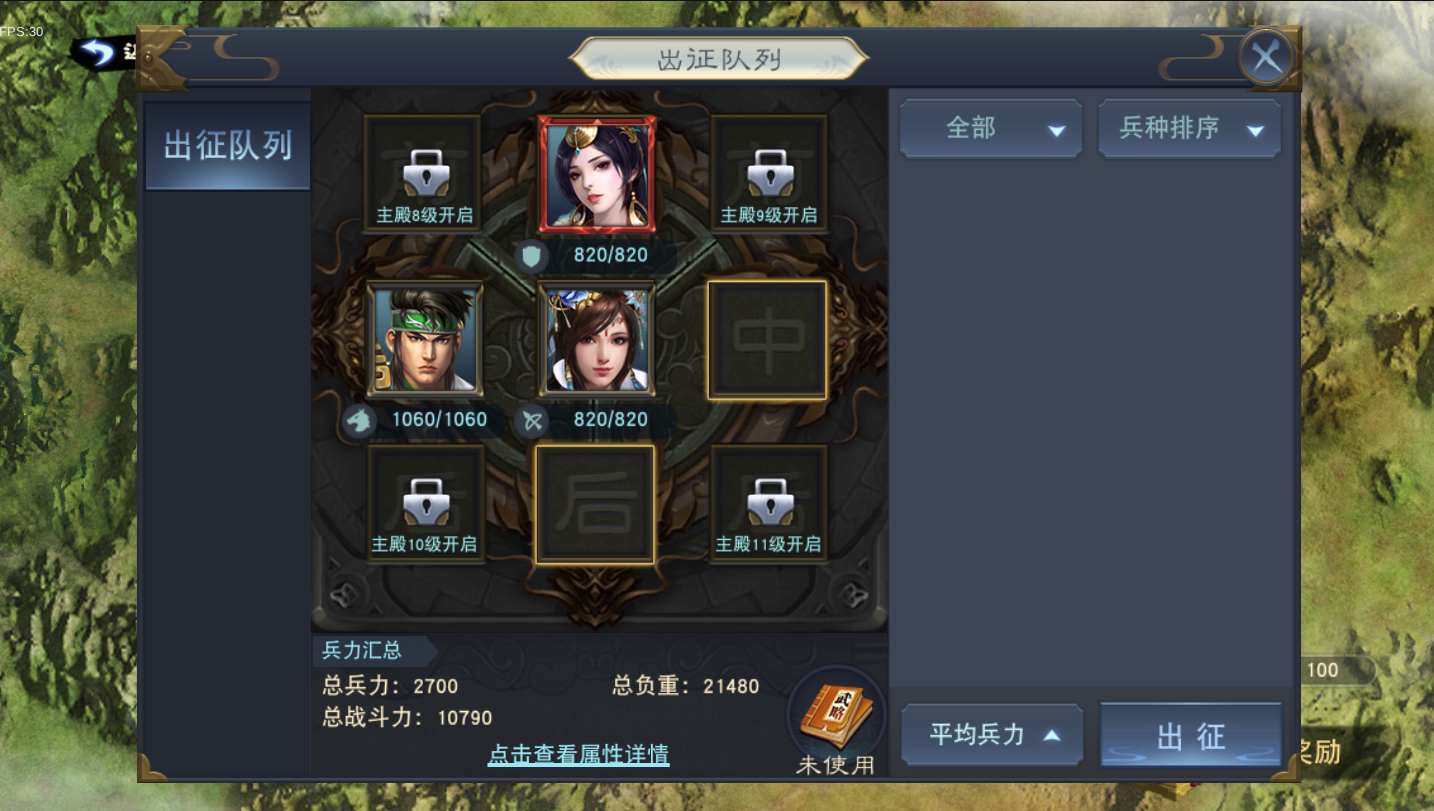Select the 出征队列 side tab
1434x811 pixels.
[228, 146]
